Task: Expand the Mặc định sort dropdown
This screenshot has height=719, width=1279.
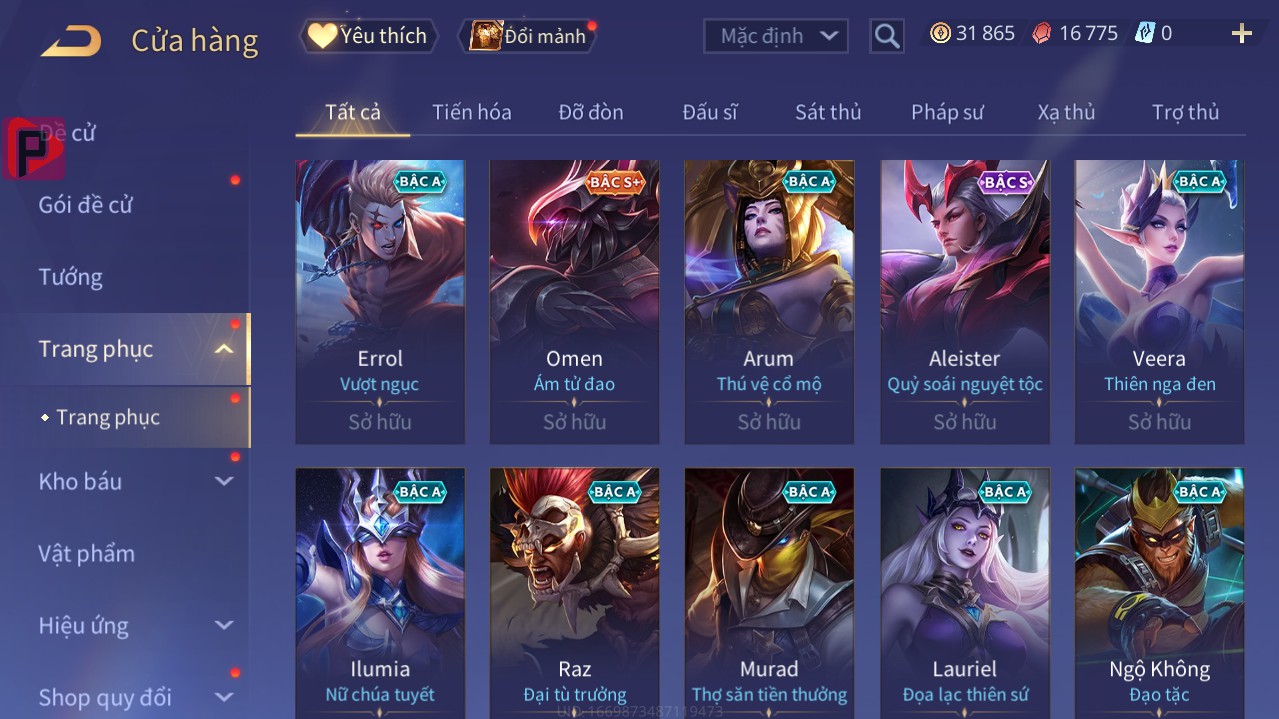Action: pyautogui.click(x=776, y=36)
